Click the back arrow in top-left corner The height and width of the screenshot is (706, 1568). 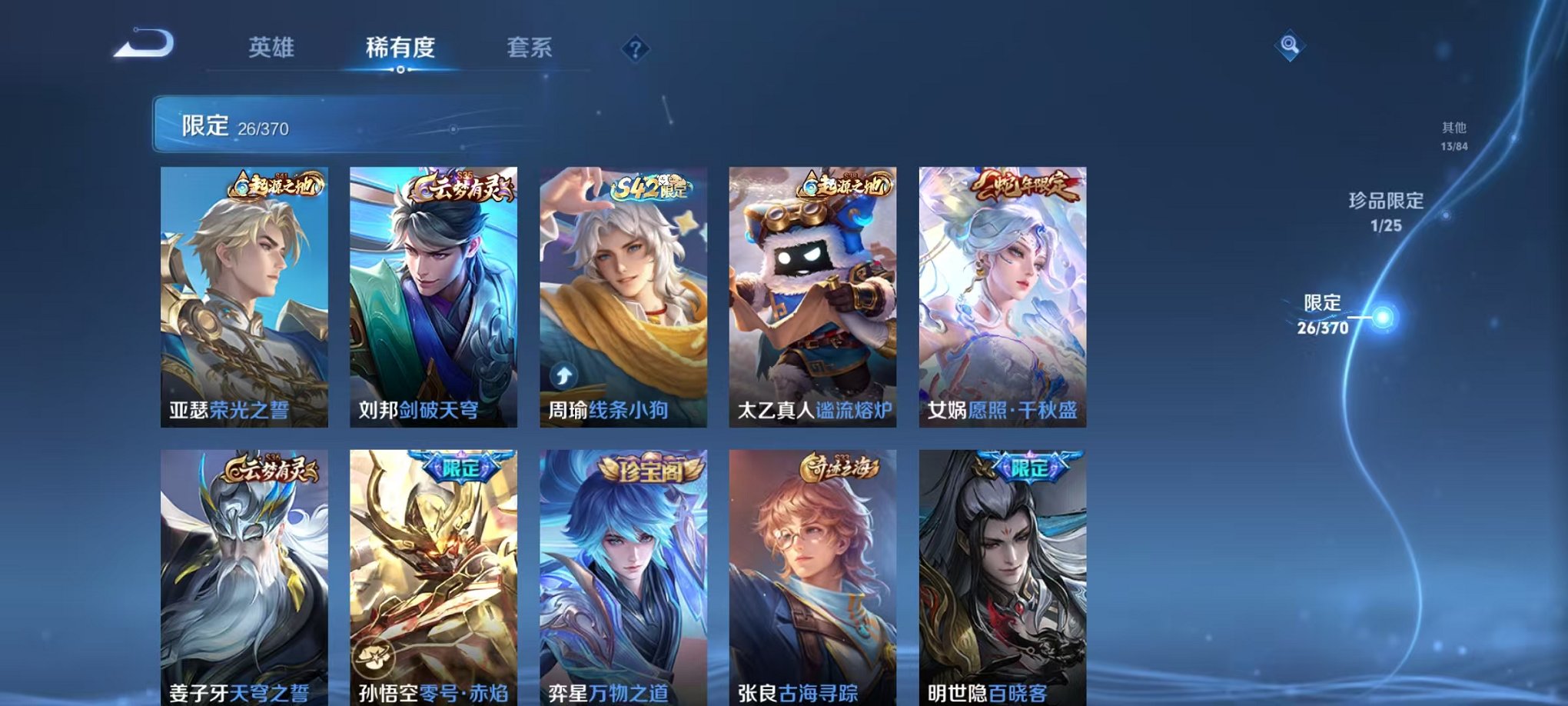tap(142, 44)
